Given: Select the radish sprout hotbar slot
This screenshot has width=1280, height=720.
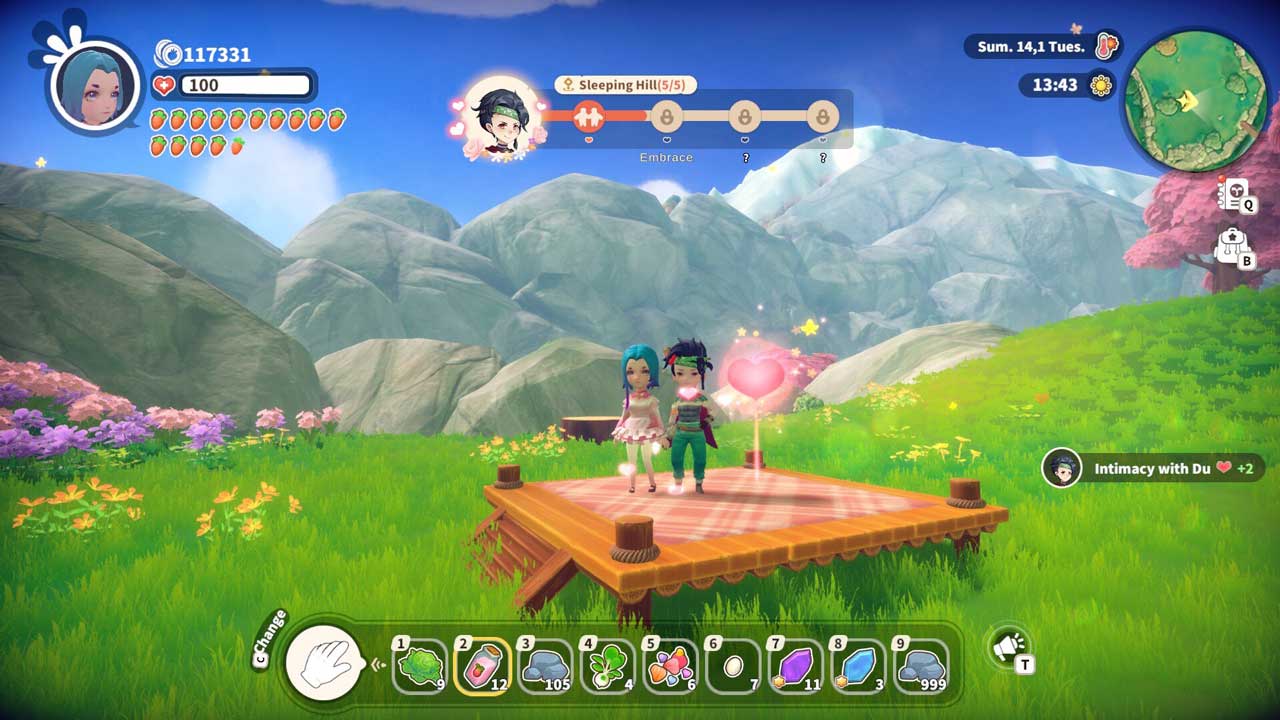Looking at the screenshot, I should click(x=607, y=665).
